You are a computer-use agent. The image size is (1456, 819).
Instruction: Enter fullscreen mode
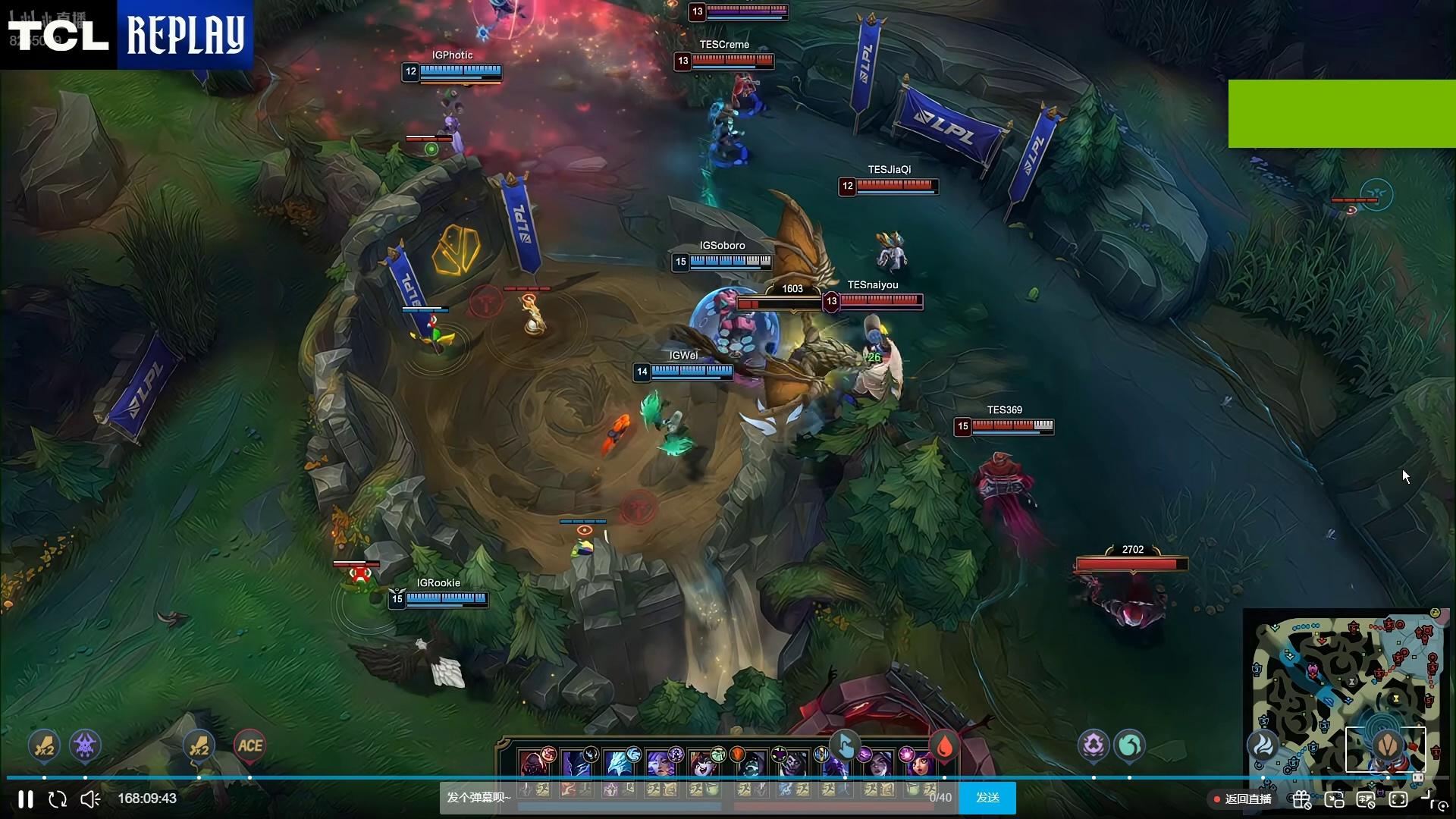point(1398,799)
